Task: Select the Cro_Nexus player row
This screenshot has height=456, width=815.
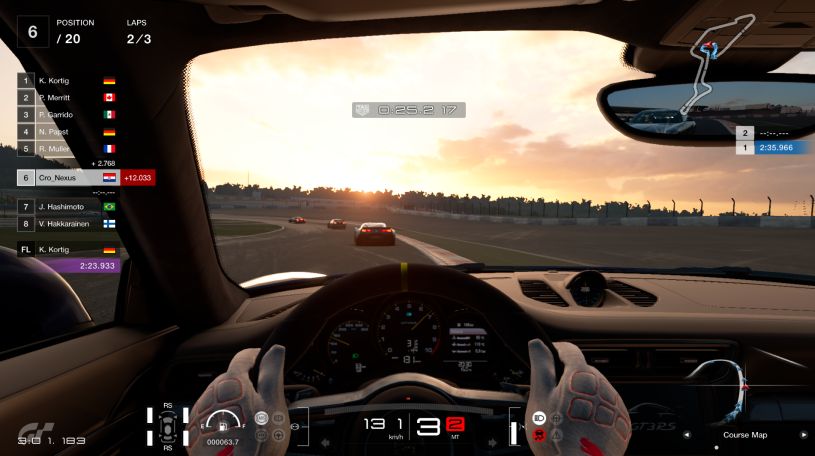Action: pos(66,177)
